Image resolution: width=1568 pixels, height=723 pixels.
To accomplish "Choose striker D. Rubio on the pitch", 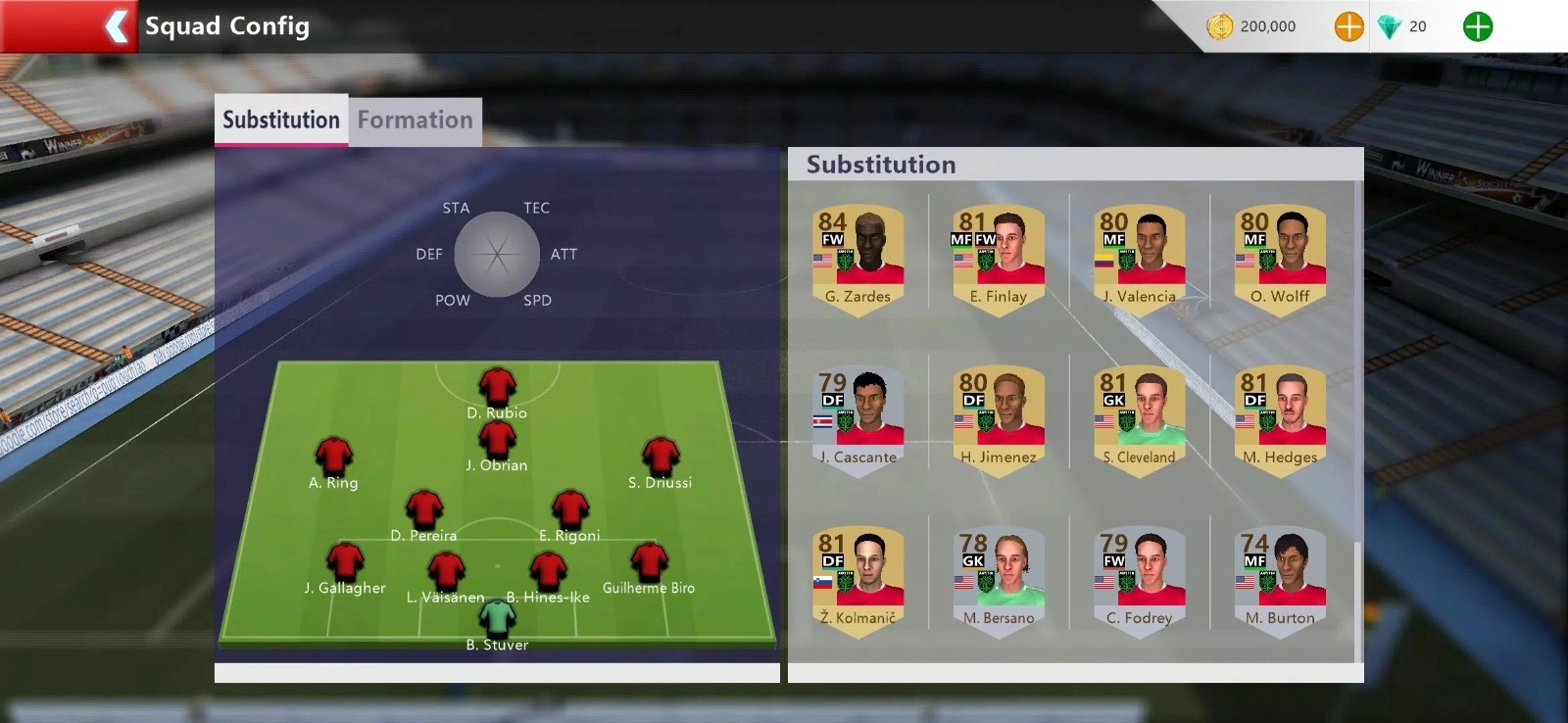I will (x=497, y=388).
